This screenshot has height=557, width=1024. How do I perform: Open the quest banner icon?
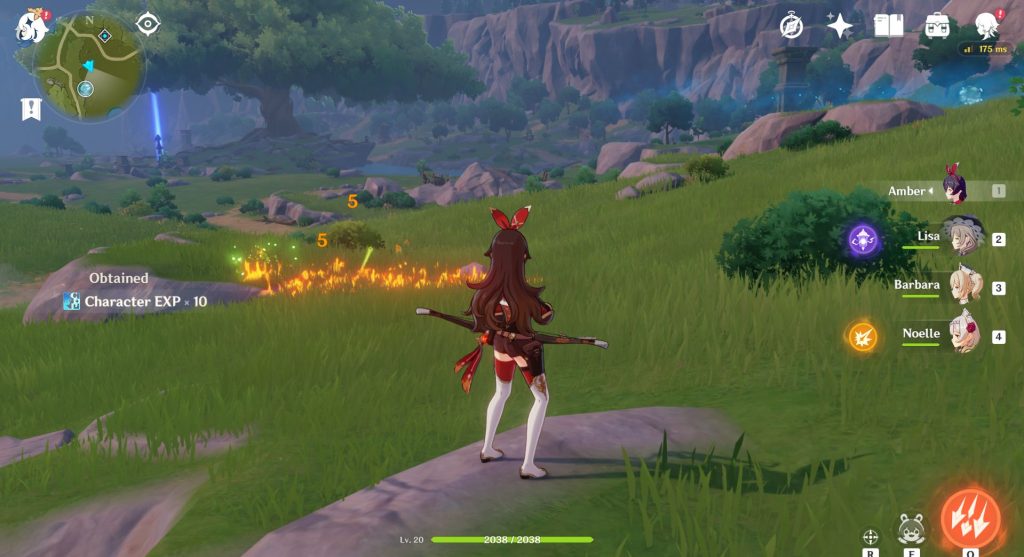(31, 109)
